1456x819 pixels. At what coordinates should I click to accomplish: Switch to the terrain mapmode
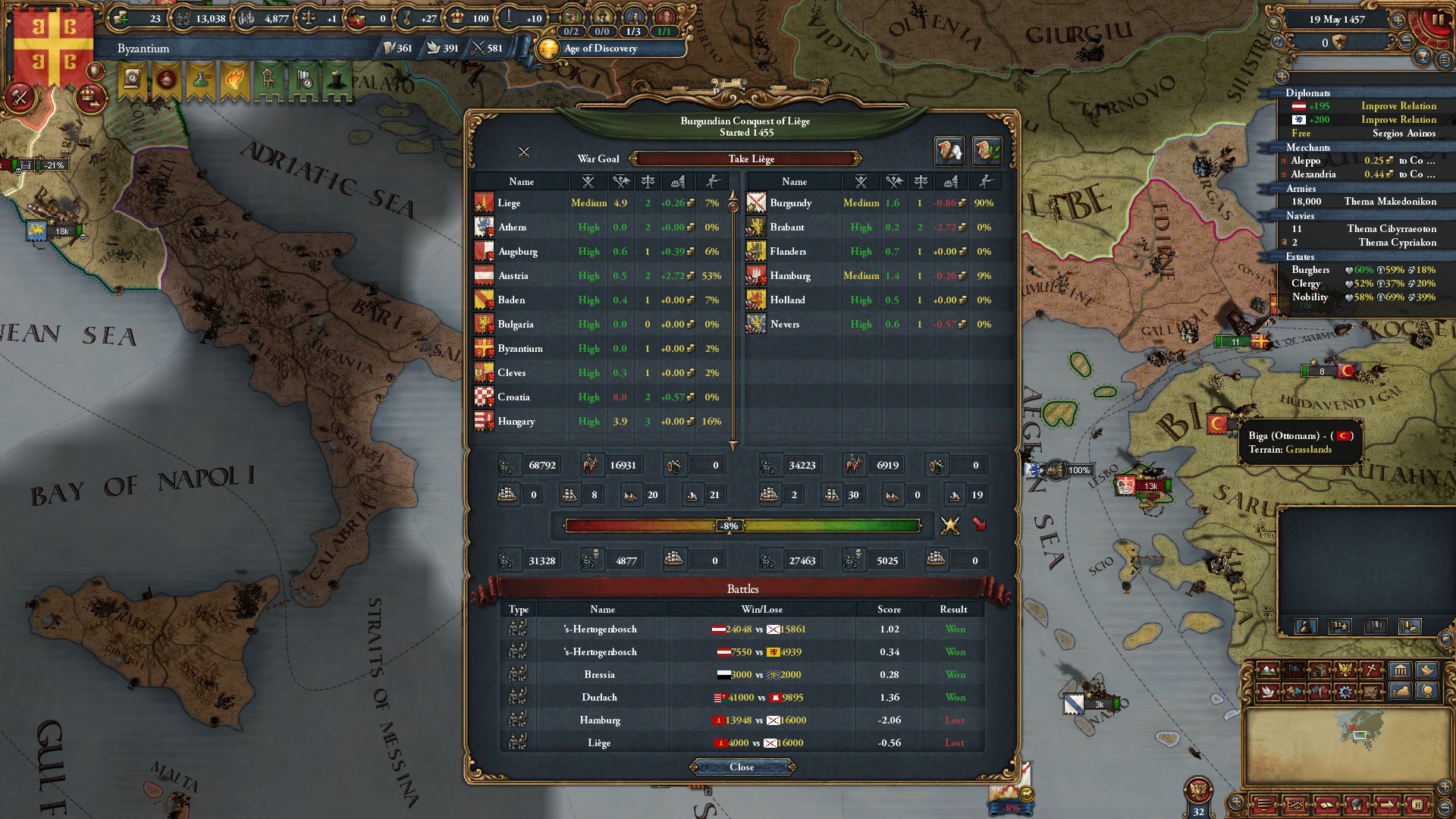1267,670
